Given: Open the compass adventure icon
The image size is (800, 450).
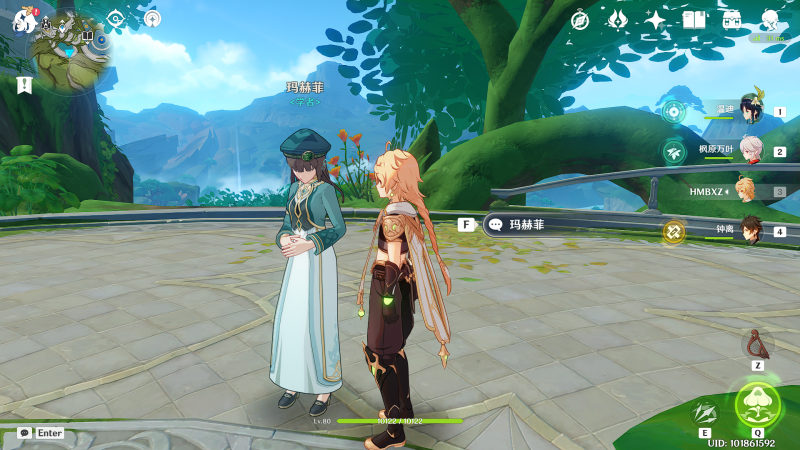Looking at the screenshot, I should pyautogui.click(x=580, y=20).
